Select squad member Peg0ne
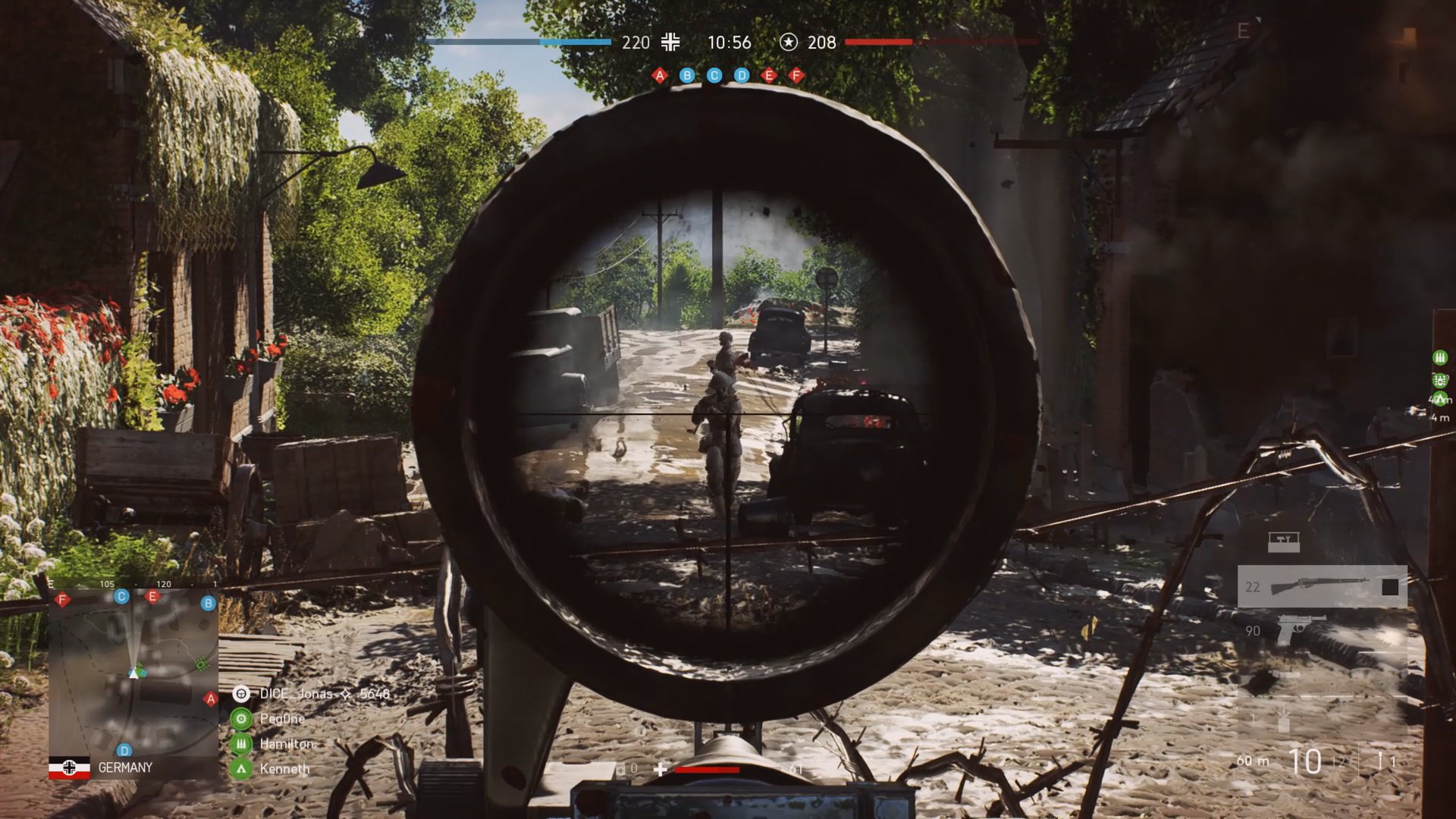 coord(282,719)
